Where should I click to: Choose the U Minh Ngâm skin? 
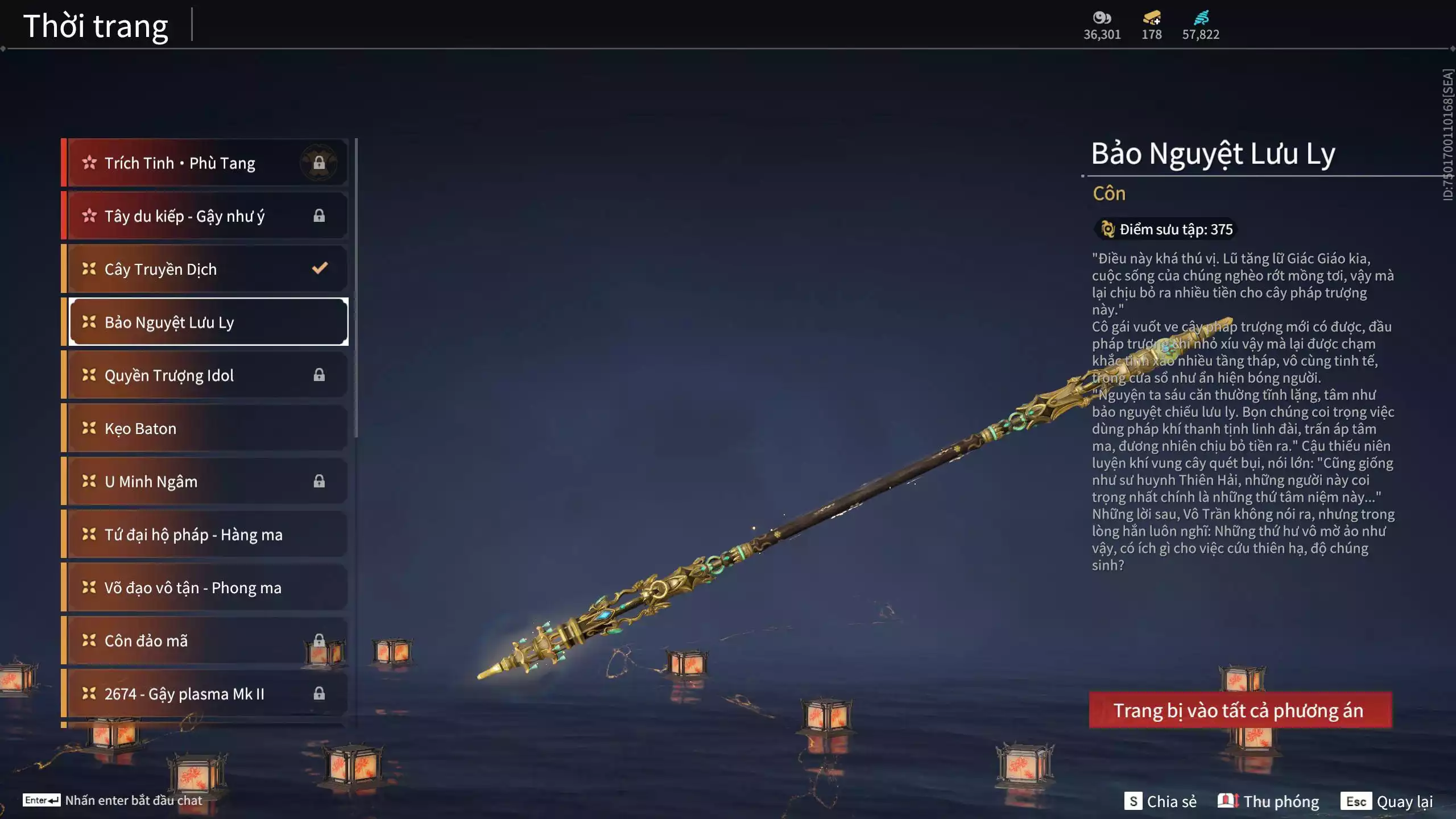[x=205, y=481]
